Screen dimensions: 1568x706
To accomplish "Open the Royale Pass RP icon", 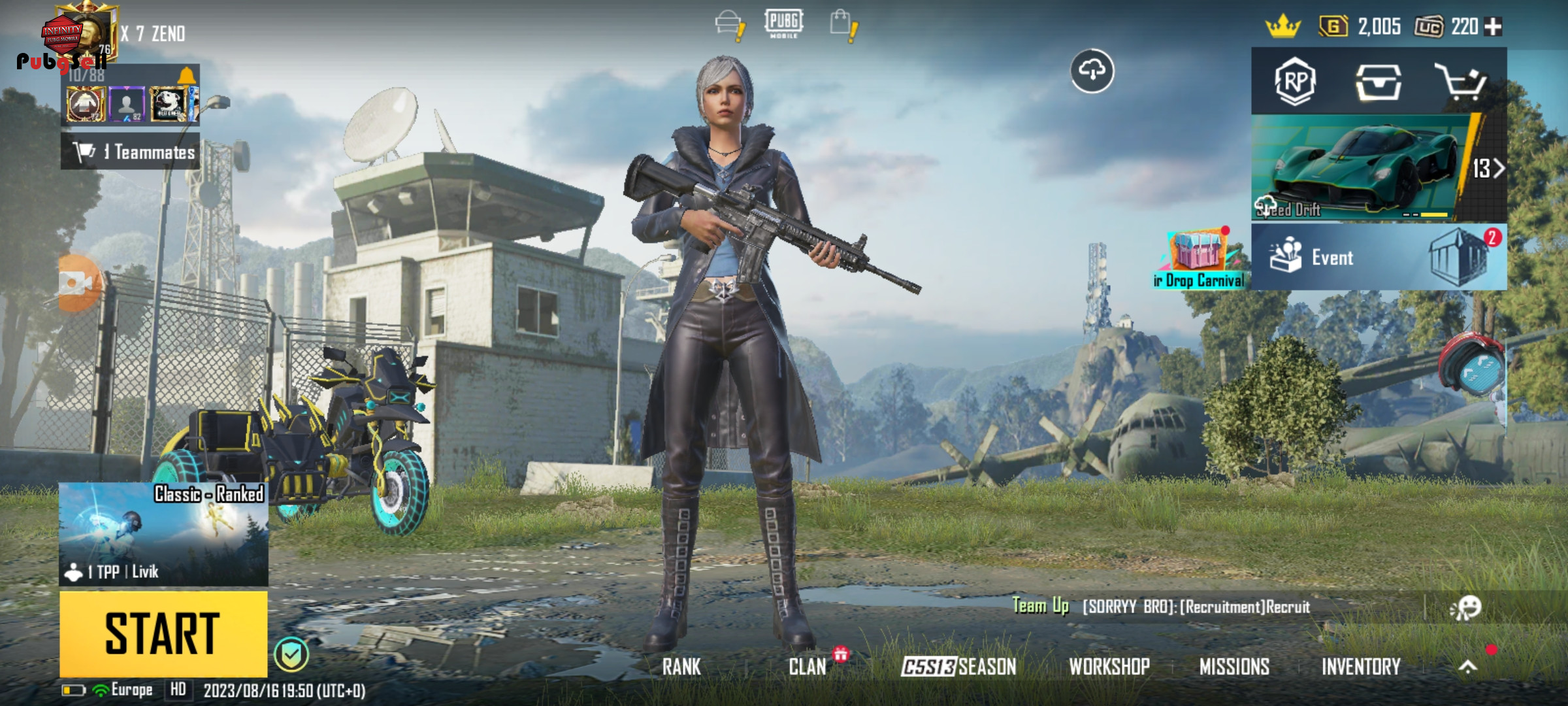I will [1295, 82].
